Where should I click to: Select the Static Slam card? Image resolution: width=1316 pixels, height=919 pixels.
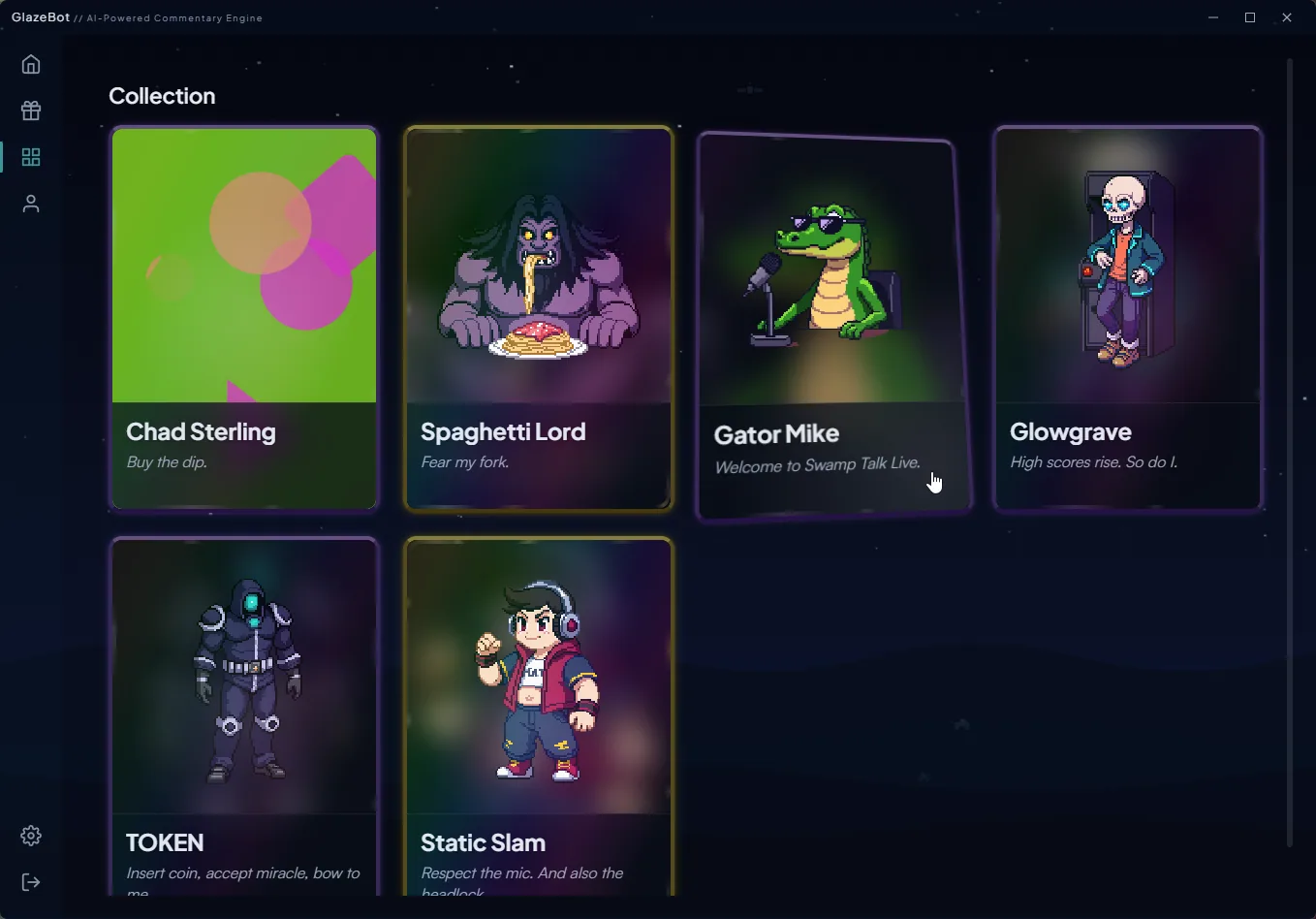538,717
